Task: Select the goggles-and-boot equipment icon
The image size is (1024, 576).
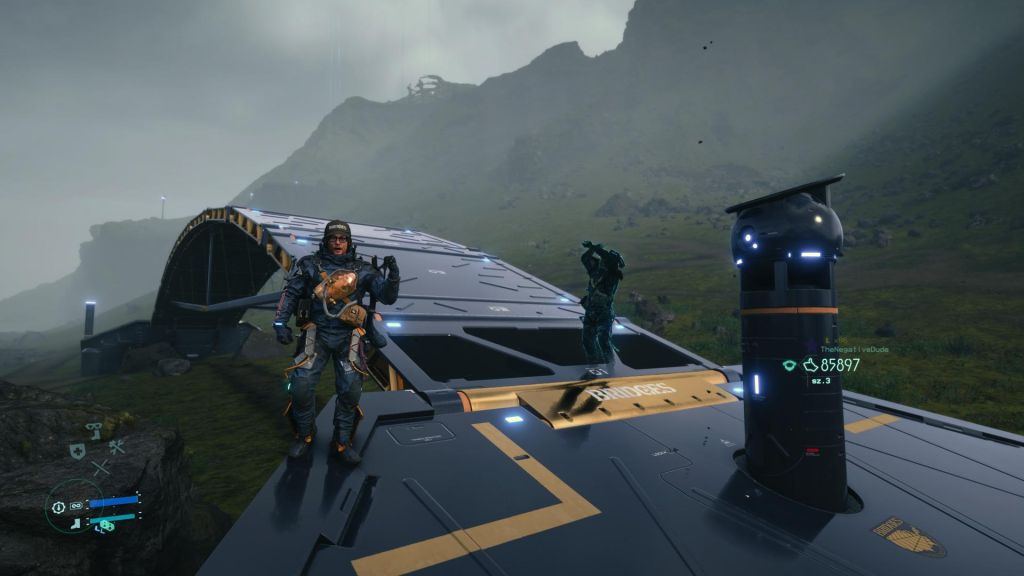Action: click(x=94, y=429)
